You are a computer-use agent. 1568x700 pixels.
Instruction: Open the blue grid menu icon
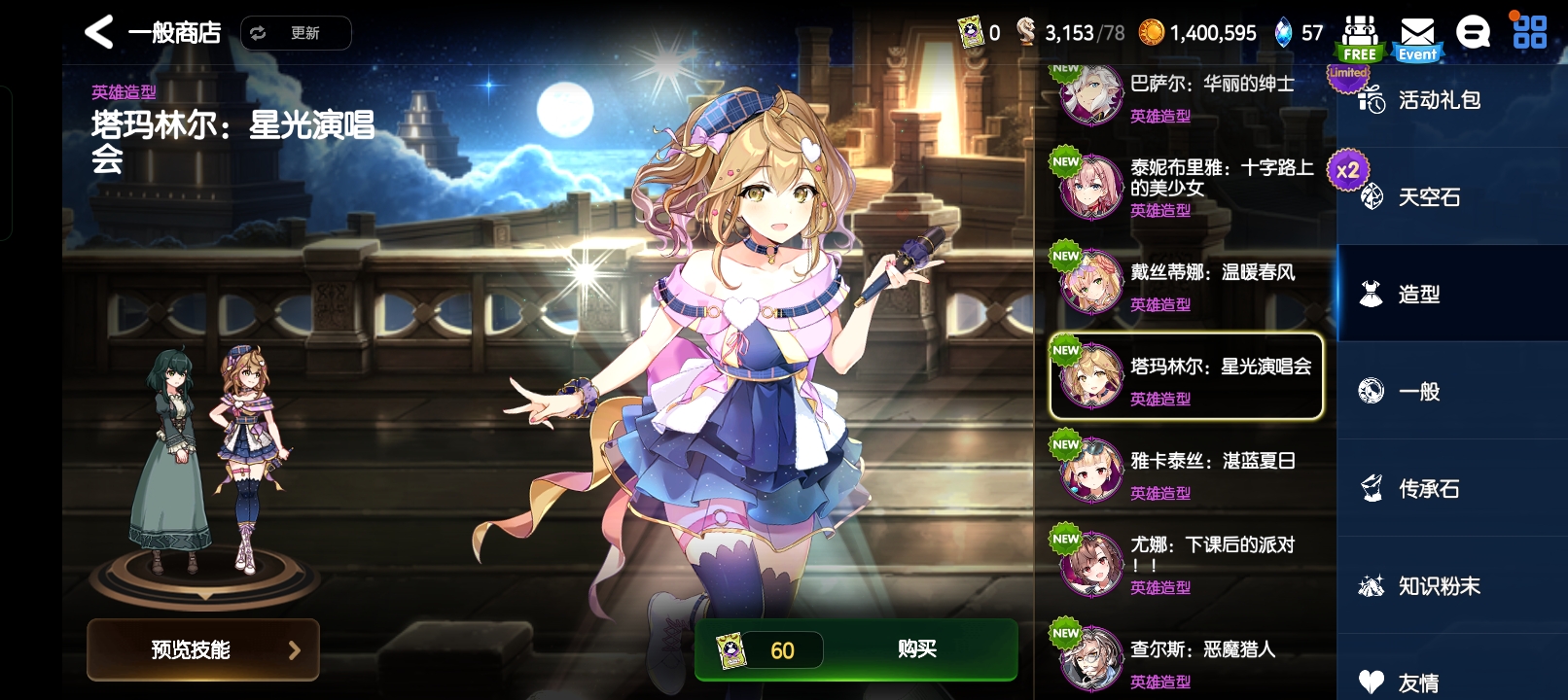[1529, 32]
